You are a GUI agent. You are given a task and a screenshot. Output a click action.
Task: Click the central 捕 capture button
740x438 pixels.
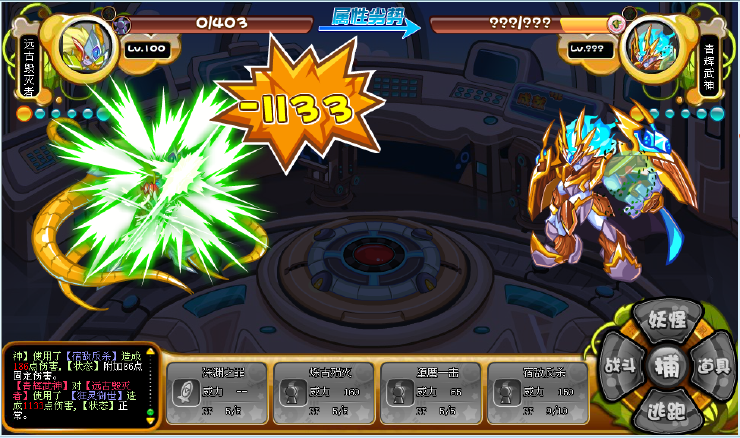pos(665,365)
